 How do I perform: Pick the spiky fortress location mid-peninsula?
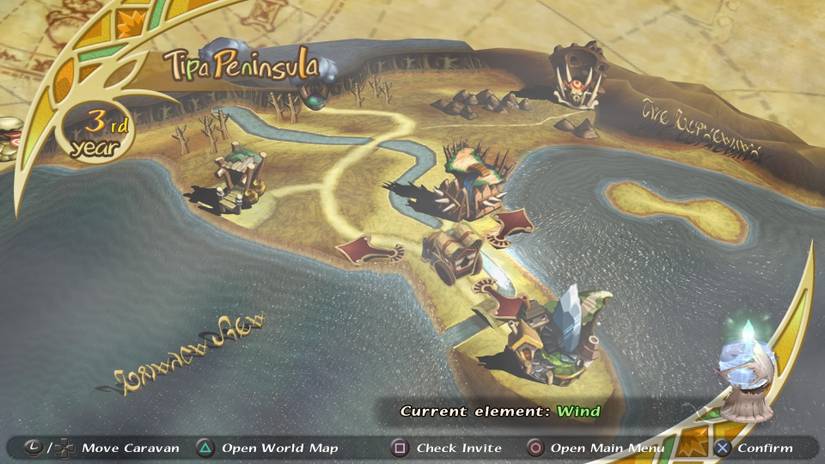(x=473, y=182)
